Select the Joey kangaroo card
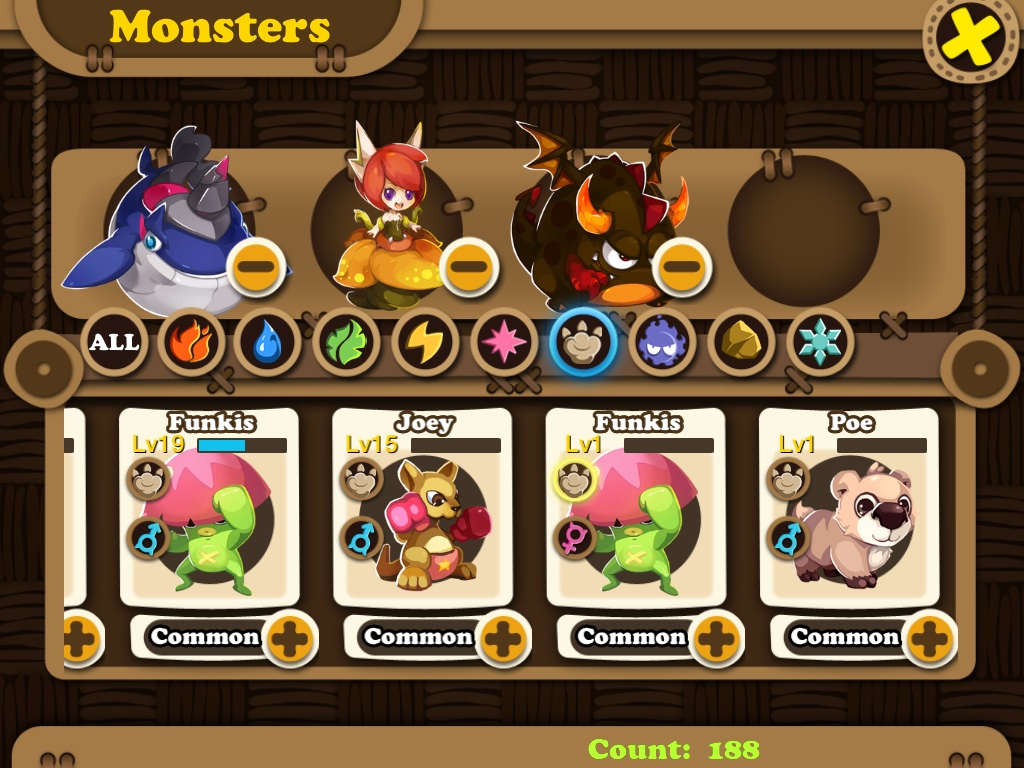This screenshot has width=1024, height=768. [x=422, y=510]
